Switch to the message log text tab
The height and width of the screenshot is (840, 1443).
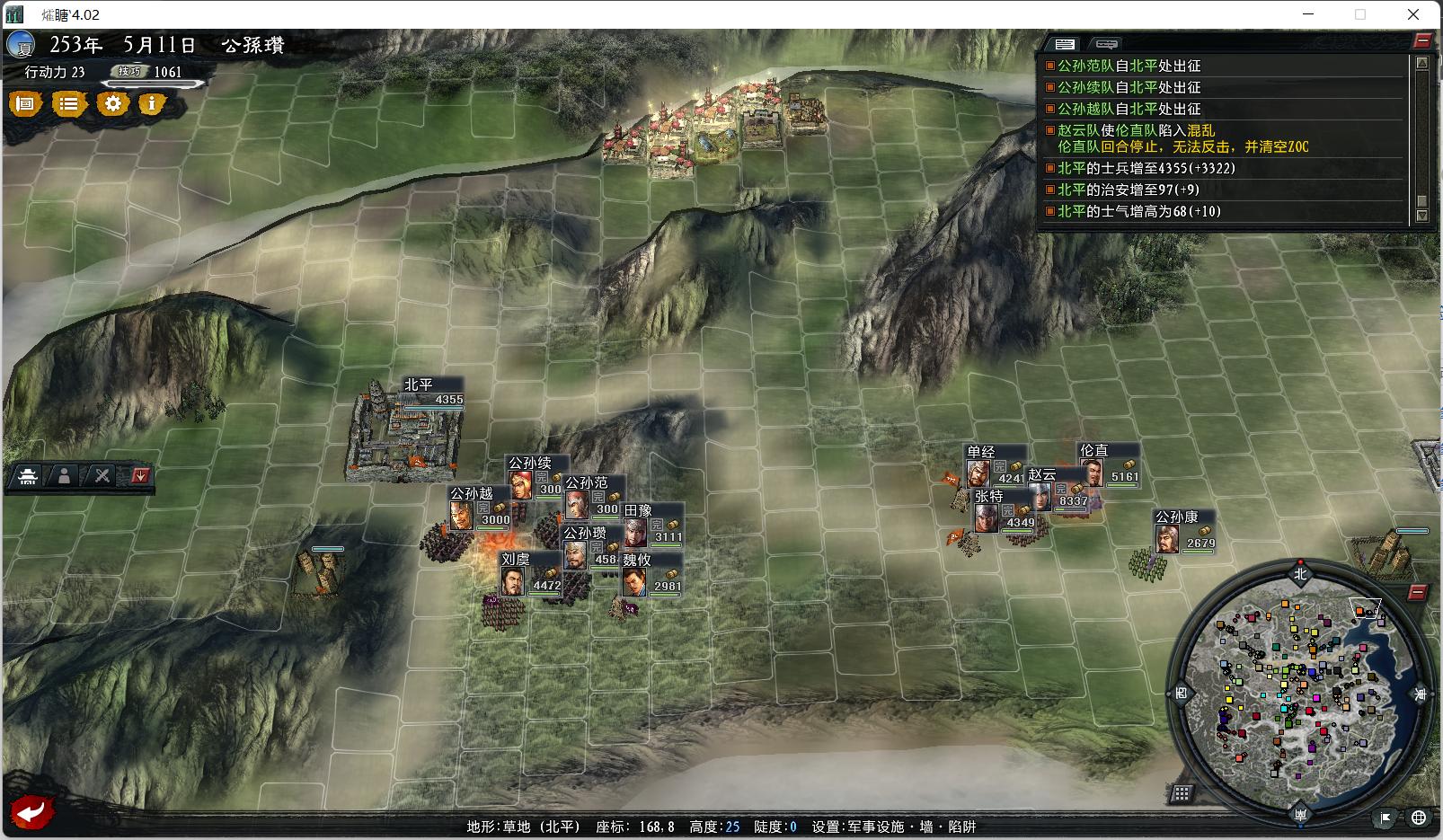point(1066,44)
